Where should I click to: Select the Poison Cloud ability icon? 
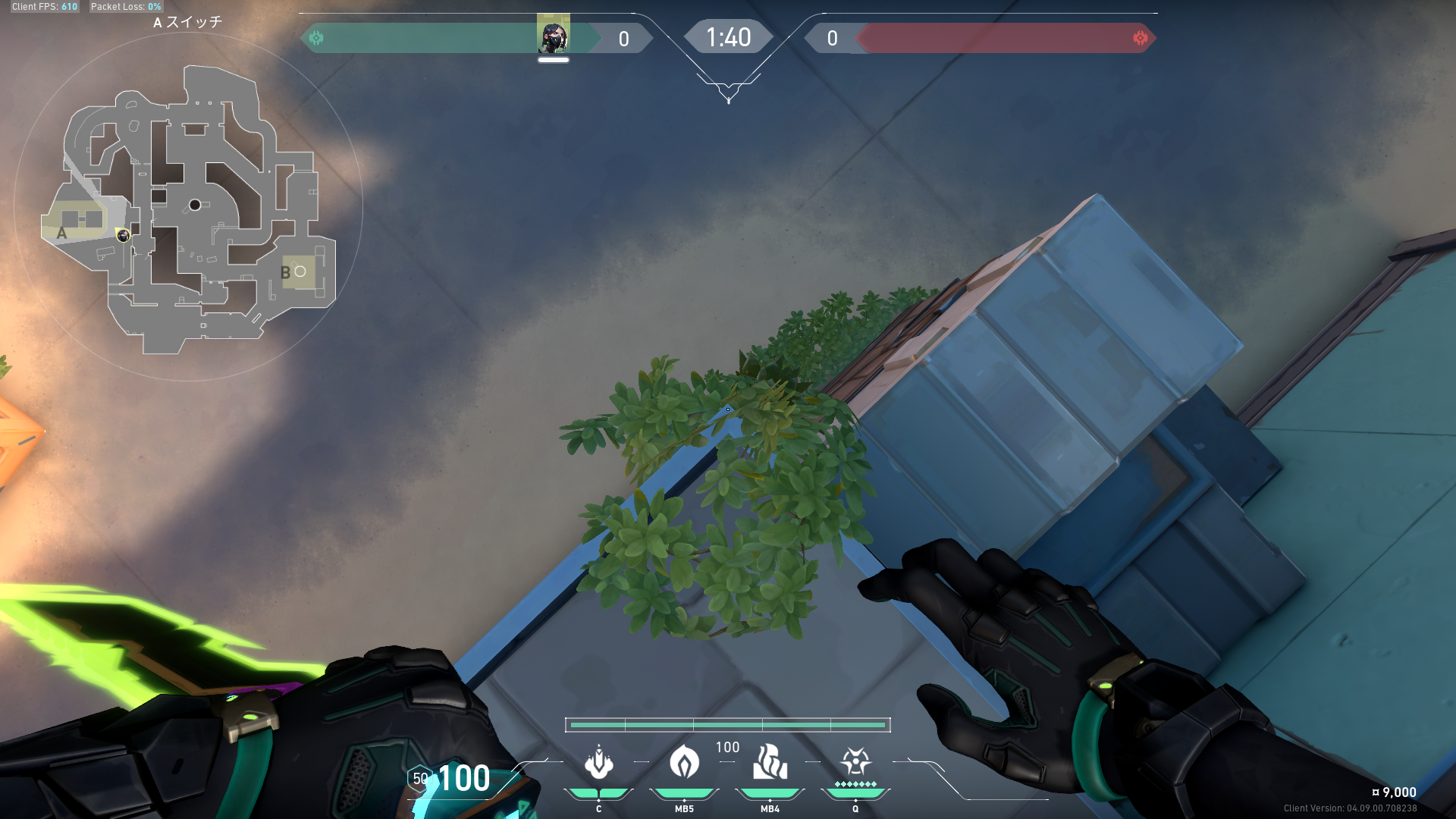684,762
